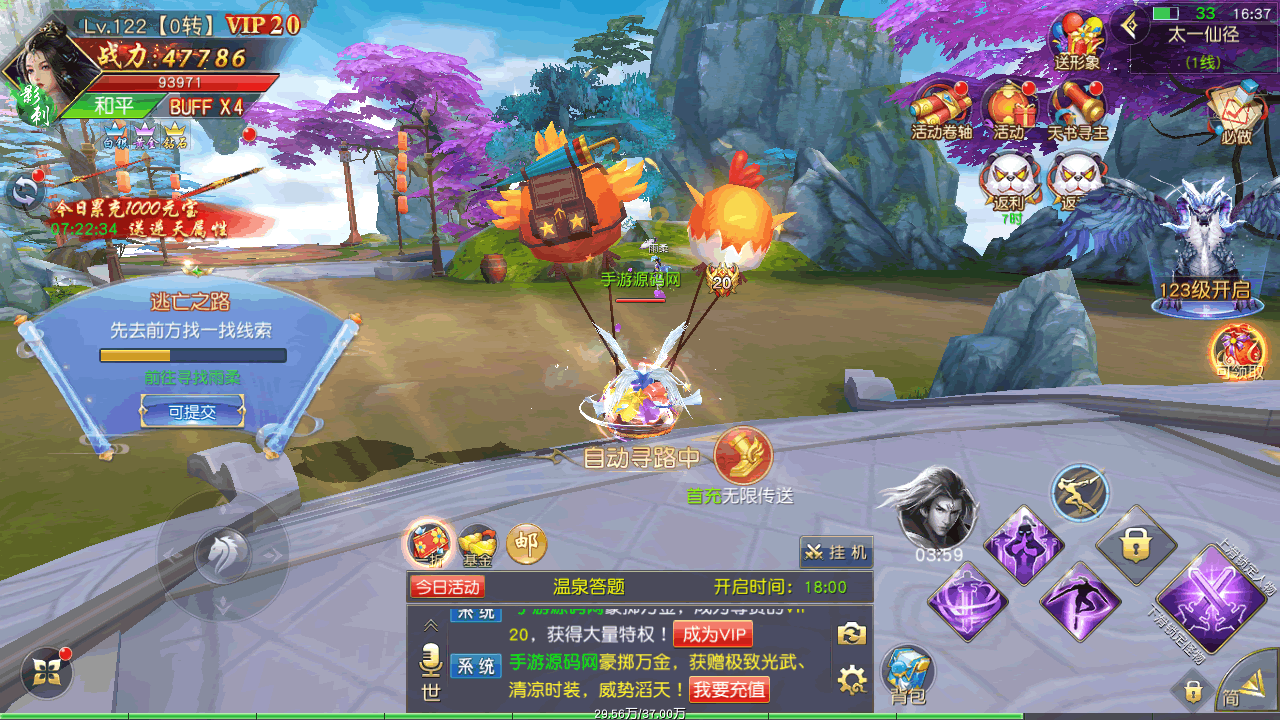Image resolution: width=1280 pixels, height=720 pixels.
Task: Open the 天书寻主 event icon
Action: pos(1076,108)
